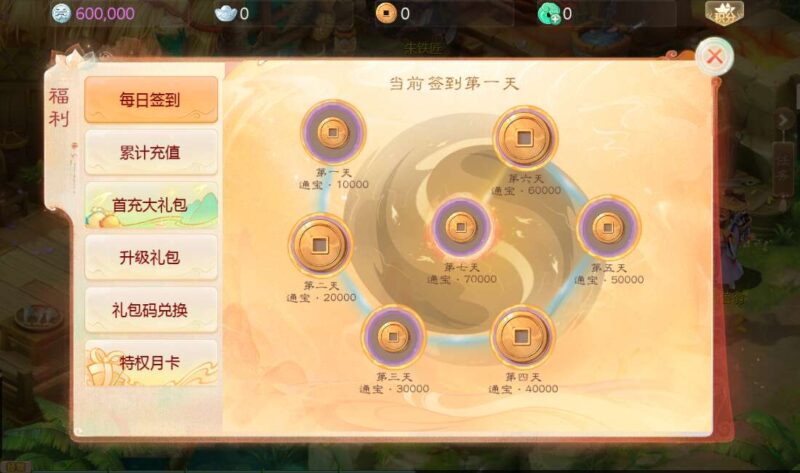Select the 第二天 20000 coin reward
Screen dimensions: 800x473
point(321,244)
